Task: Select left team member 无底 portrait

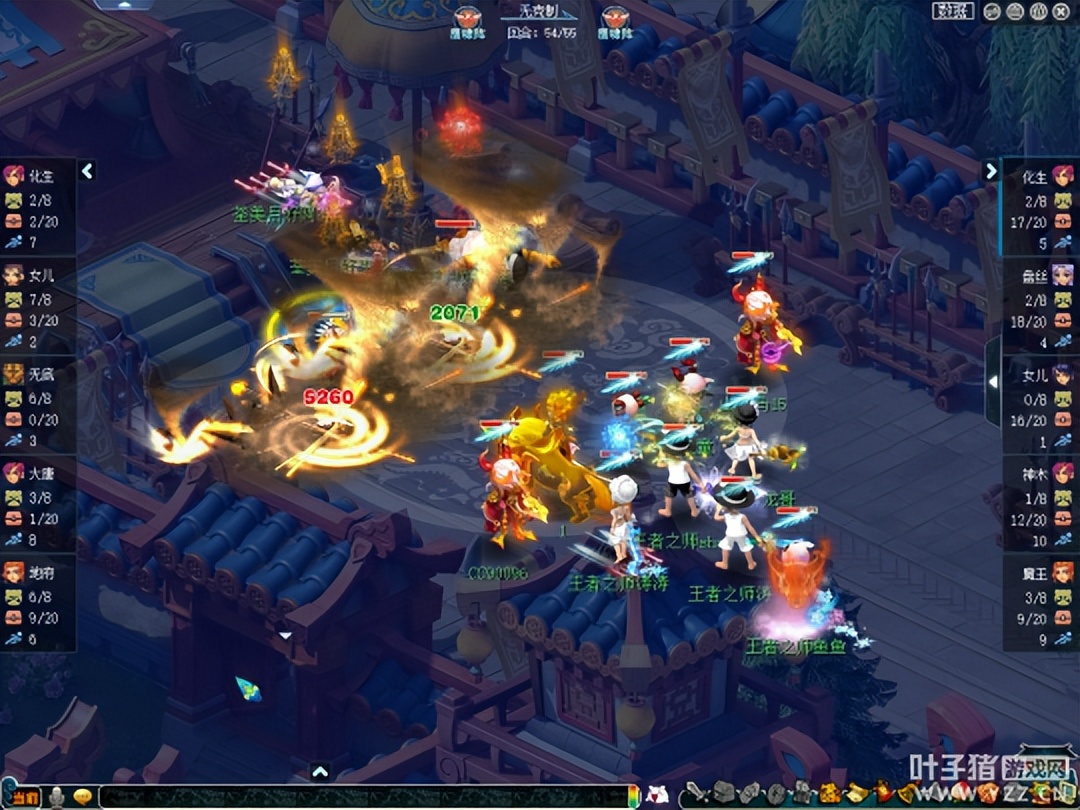Action: [x=14, y=375]
